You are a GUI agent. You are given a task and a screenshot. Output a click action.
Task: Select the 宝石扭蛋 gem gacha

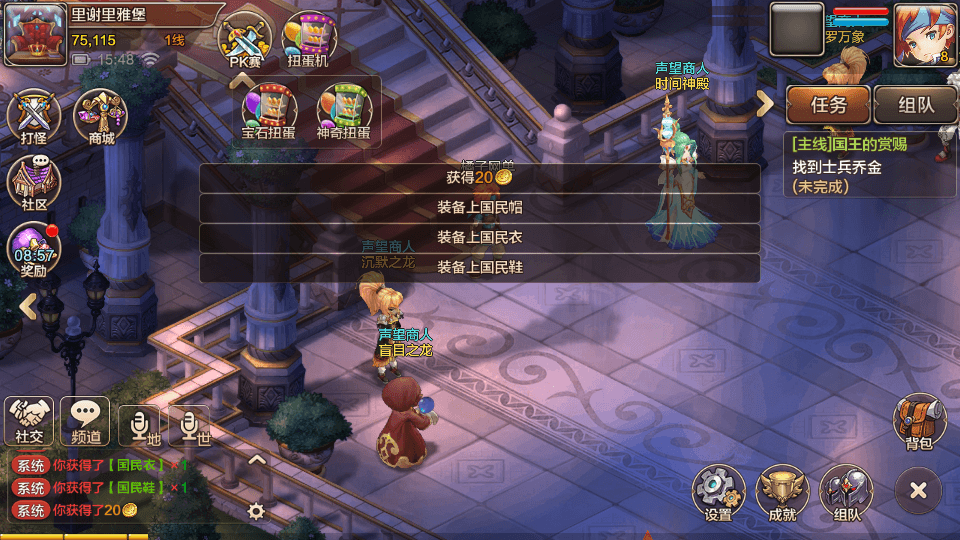click(x=269, y=110)
